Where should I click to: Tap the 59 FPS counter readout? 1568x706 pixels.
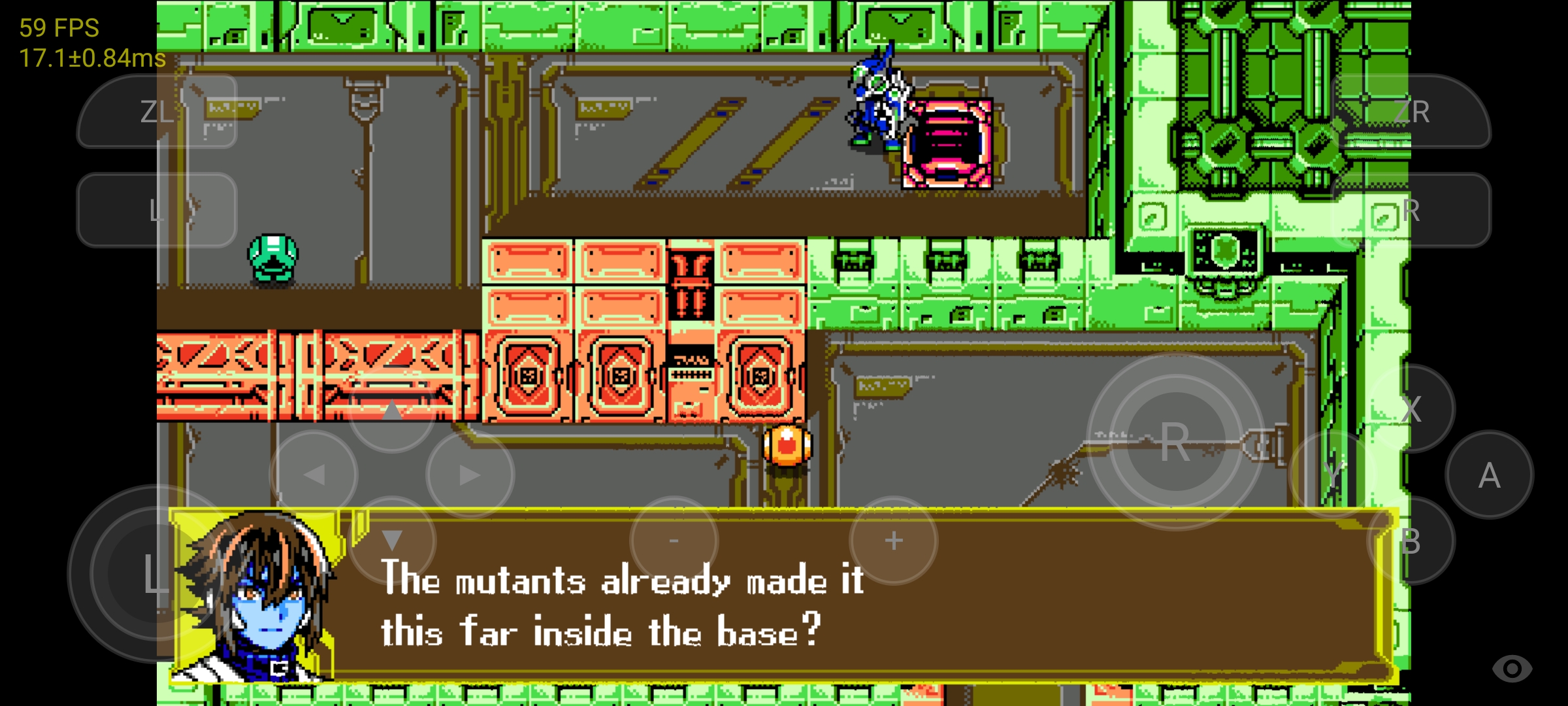click(x=59, y=27)
